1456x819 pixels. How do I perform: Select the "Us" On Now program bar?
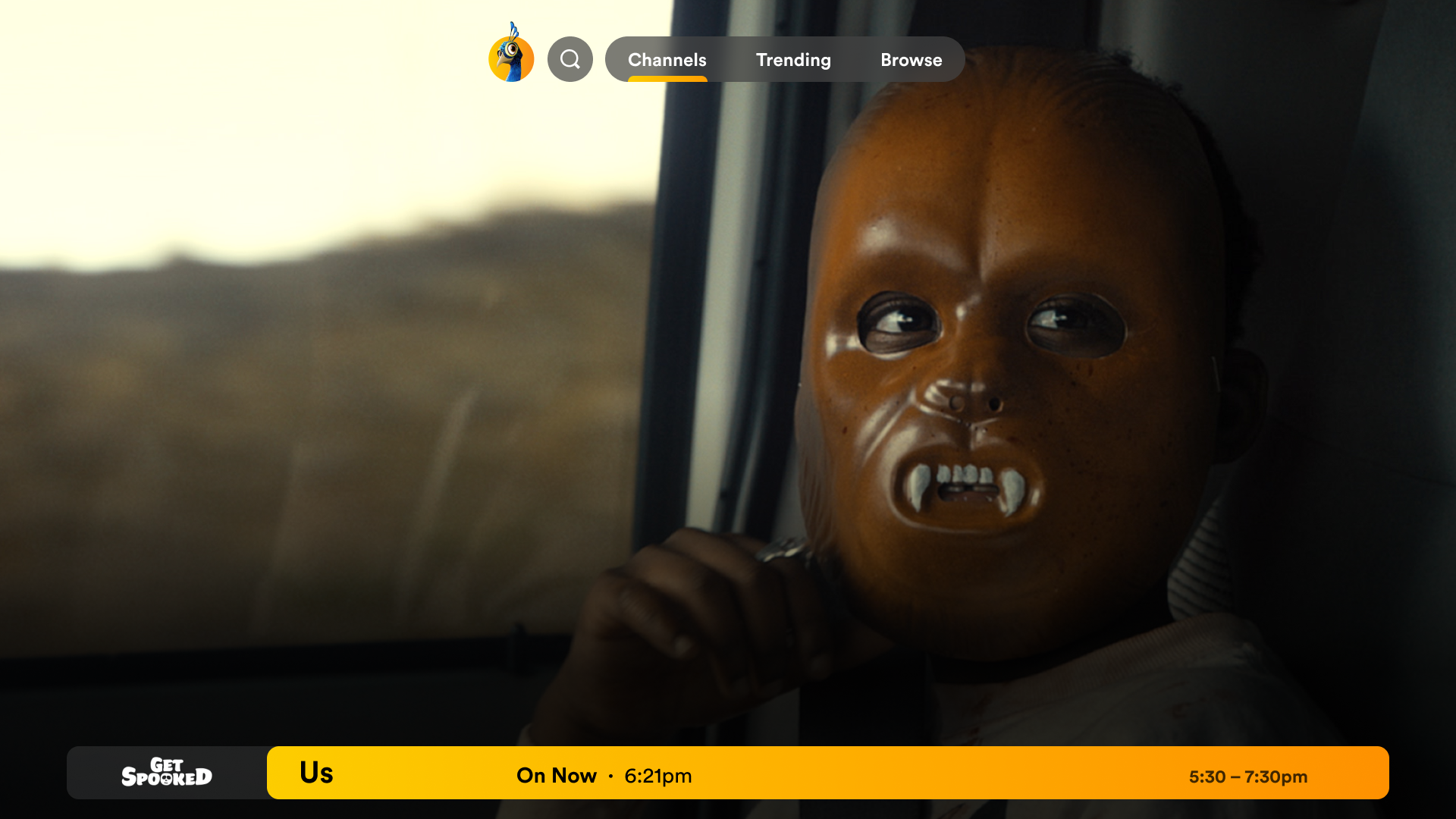click(827, 773)
